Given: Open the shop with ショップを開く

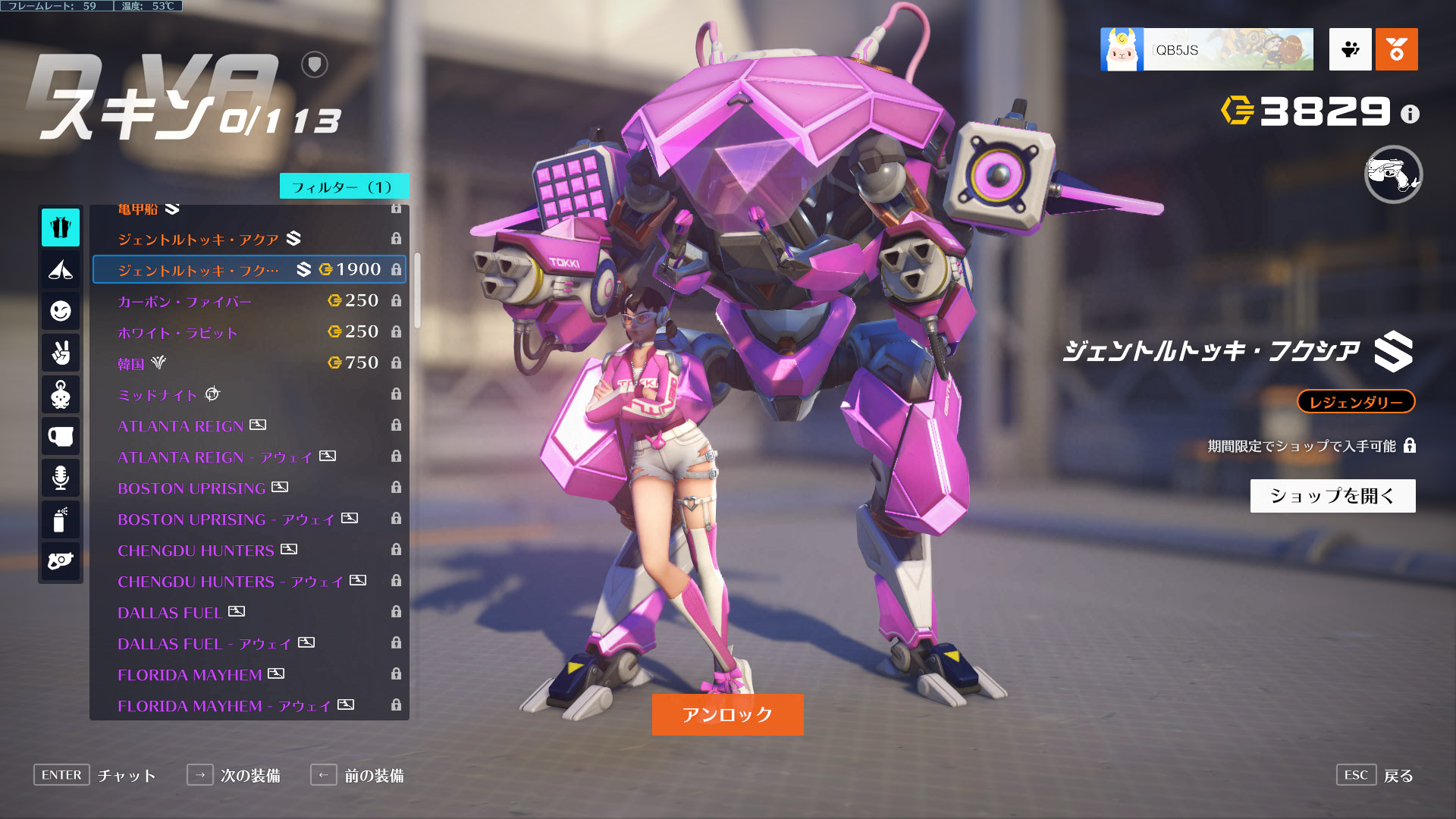Looking at the screenshot, I should click(x=1332, y=496).
